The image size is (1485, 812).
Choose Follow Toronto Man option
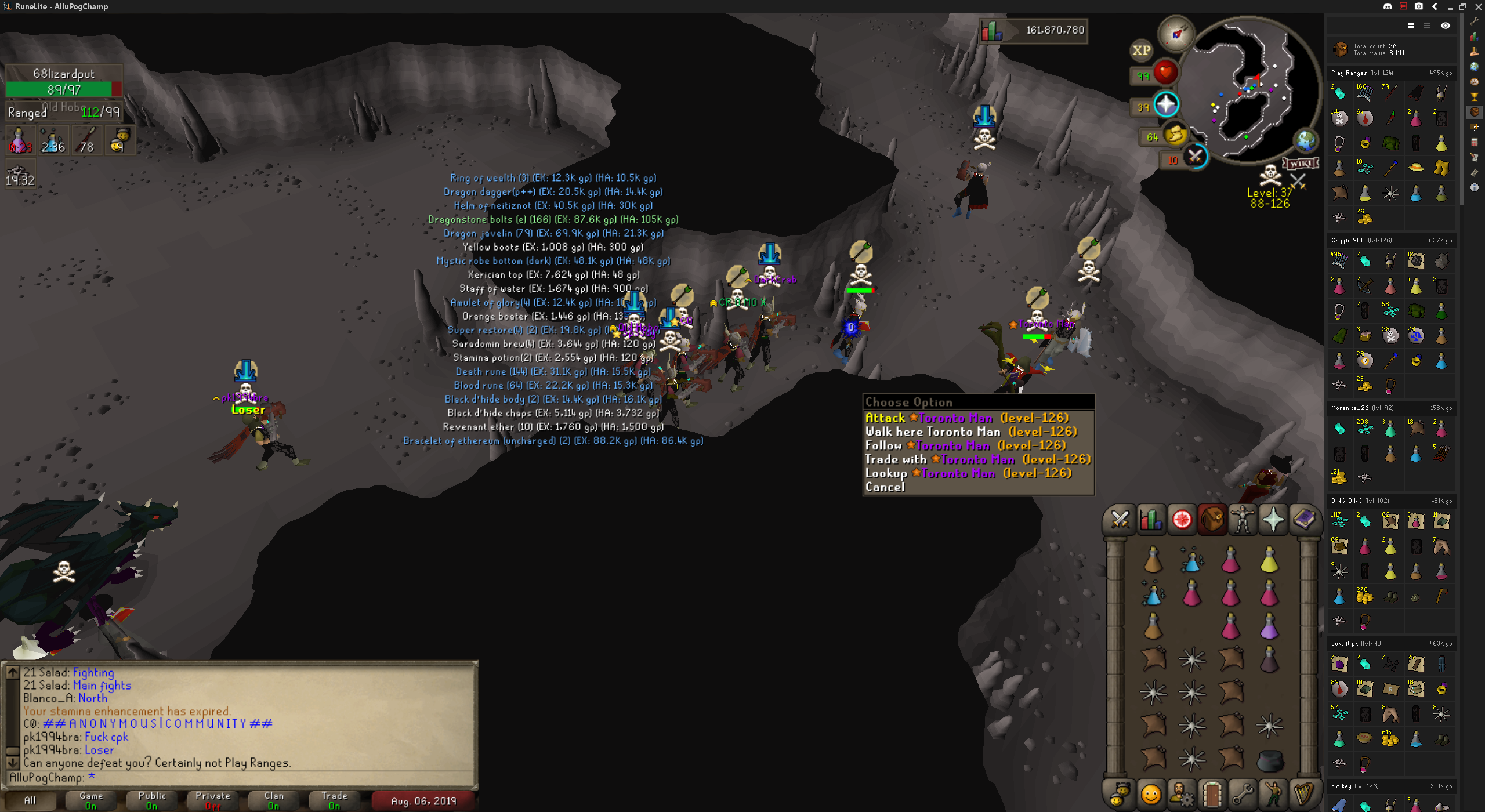click(x=965, y=445)
